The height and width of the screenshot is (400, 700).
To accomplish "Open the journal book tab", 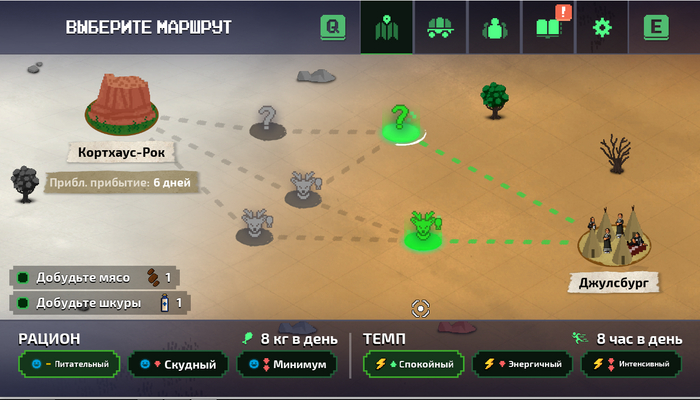I will (x=548, y=27).
